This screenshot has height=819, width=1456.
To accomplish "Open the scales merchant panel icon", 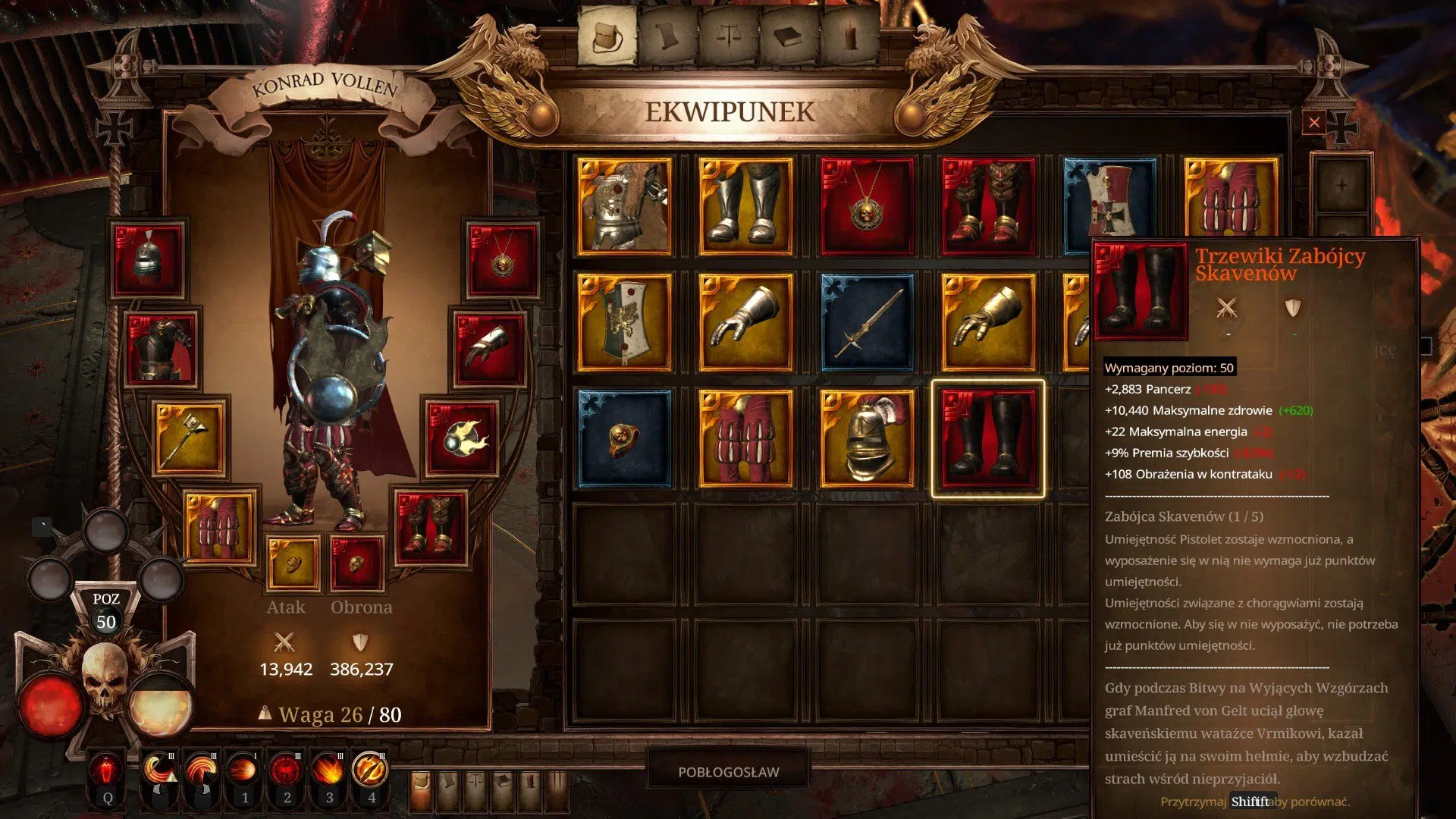I will (730, 34).
